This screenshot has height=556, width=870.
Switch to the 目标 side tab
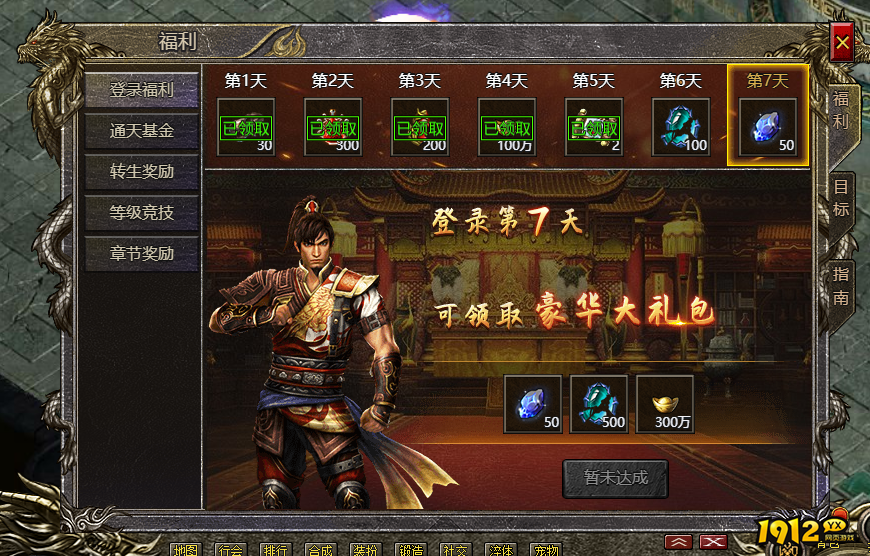click(x=841, y=199)
